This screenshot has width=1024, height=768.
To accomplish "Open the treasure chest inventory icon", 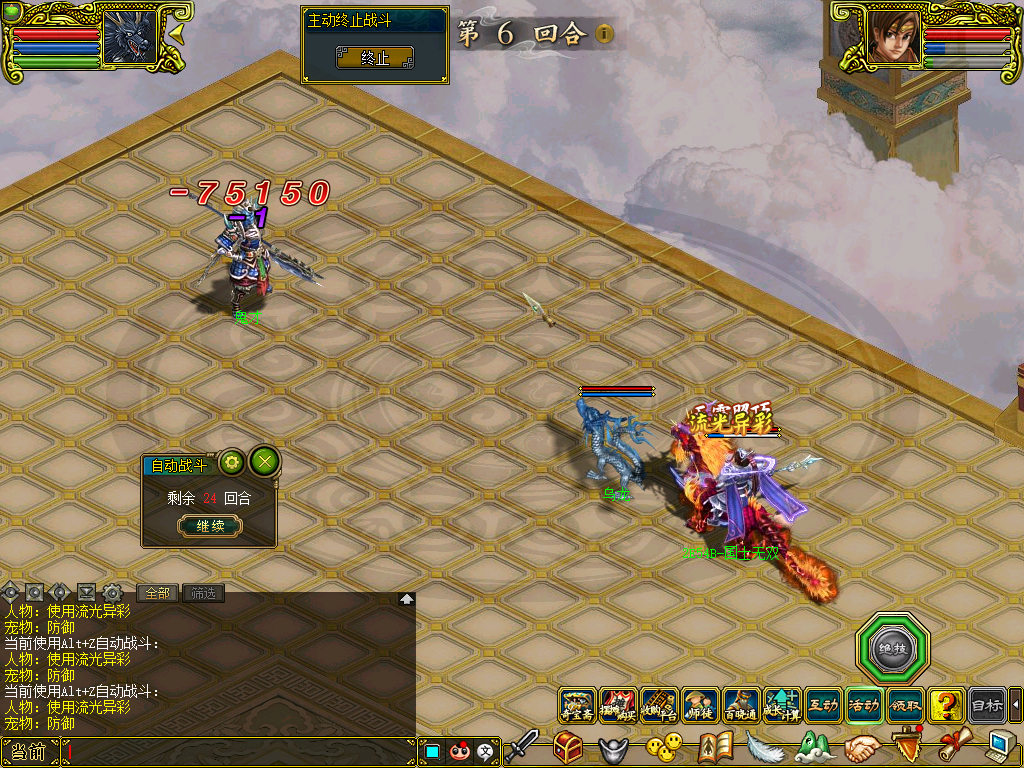I will click(569, 747).
